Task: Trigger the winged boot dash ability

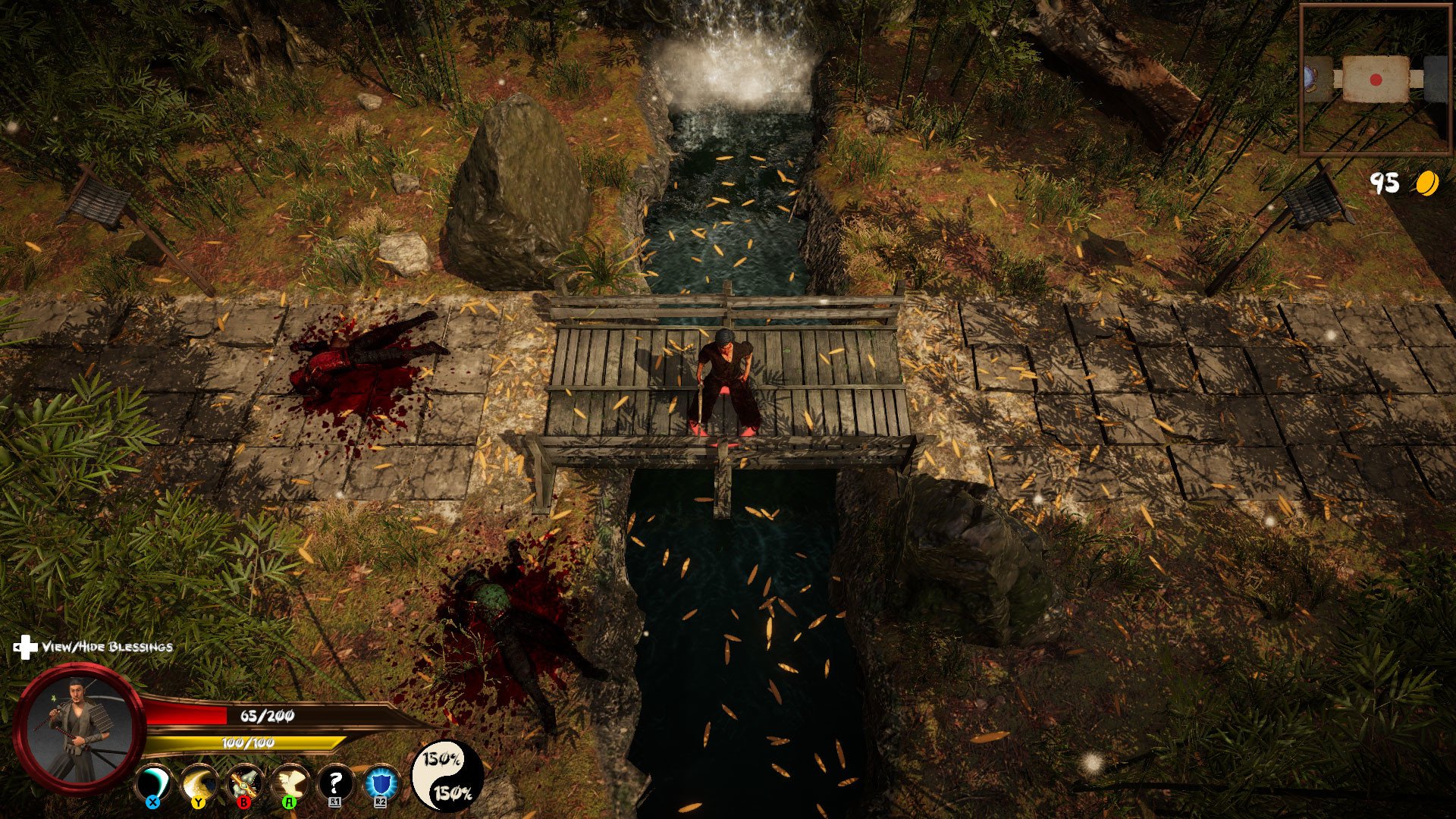Action: [x=290, y=784]
